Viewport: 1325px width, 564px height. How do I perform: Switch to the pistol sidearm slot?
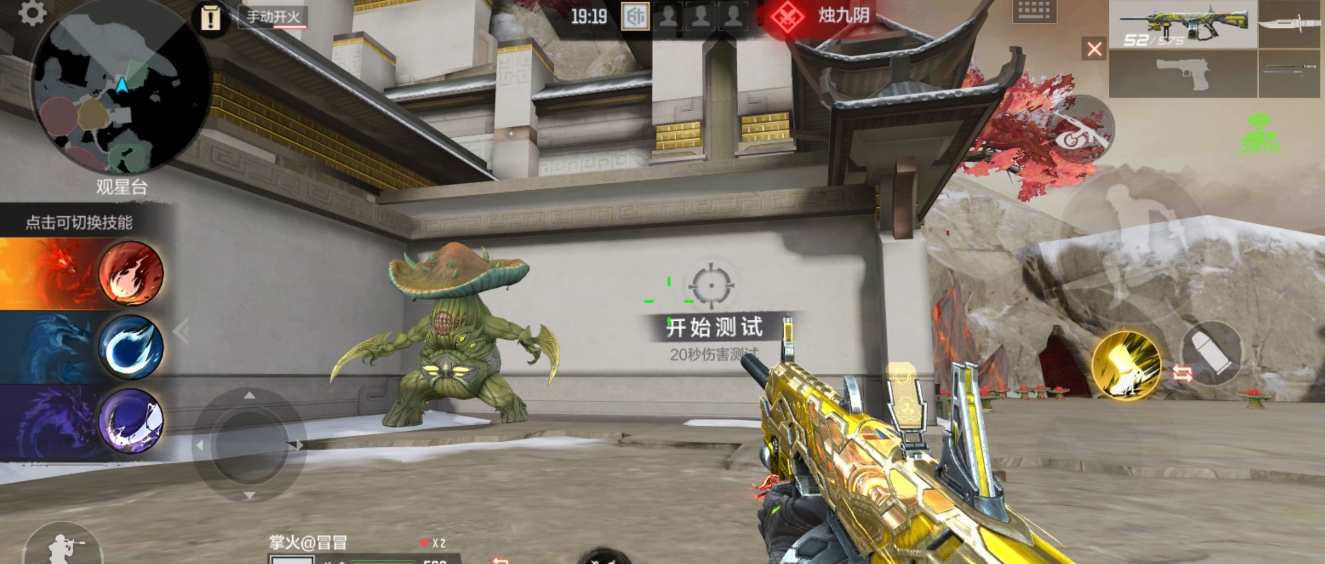point(1182,73)
